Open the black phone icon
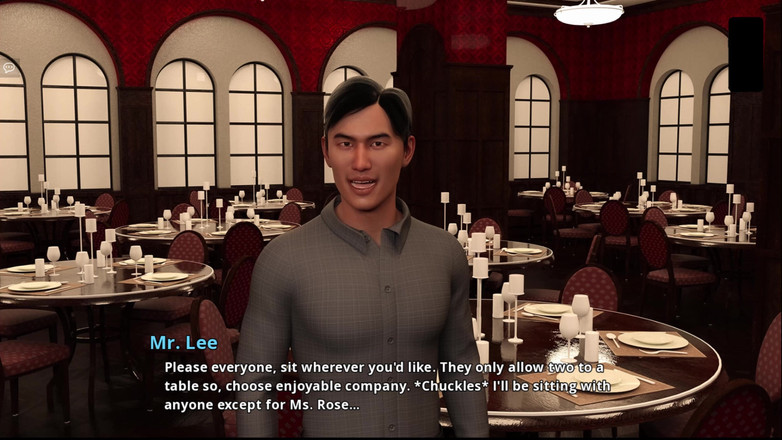The width and height of the screenshot is (782, 440). pos(745,54)
